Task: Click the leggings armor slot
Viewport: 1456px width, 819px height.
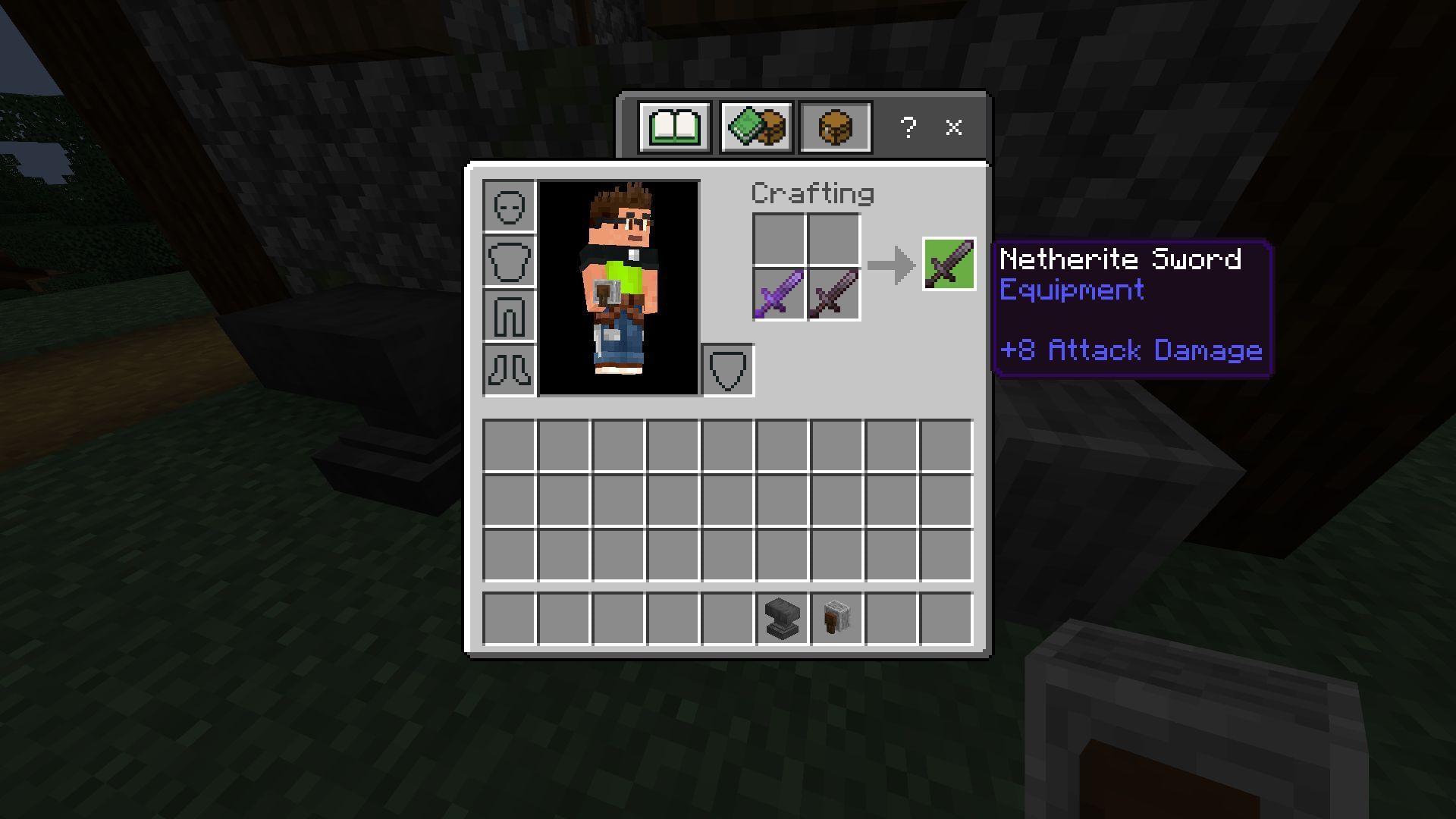Action: pos(509,315)
